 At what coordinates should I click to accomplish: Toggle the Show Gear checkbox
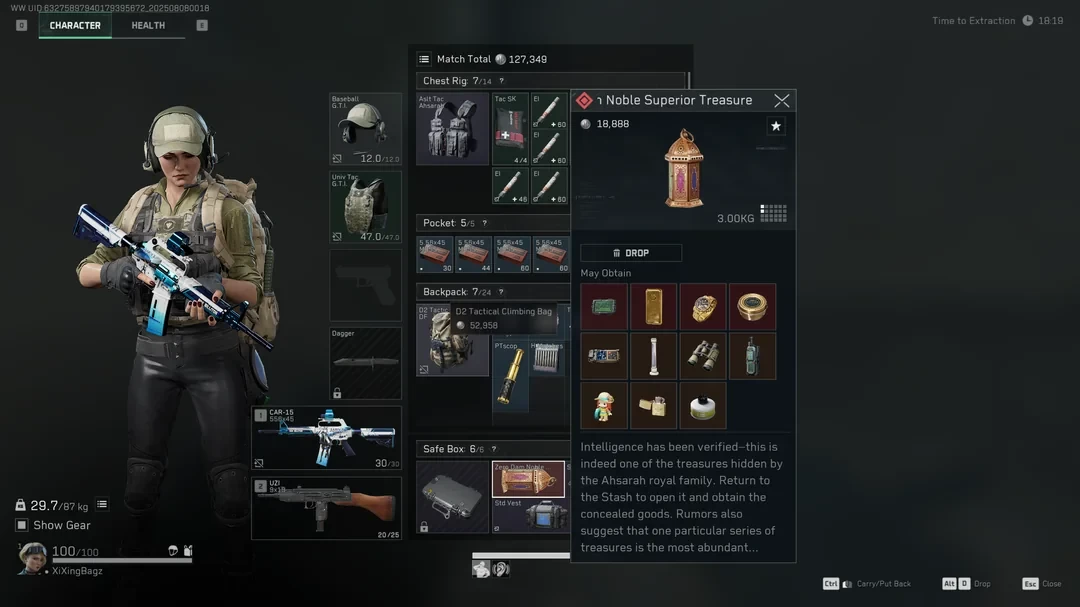(22, 525)
